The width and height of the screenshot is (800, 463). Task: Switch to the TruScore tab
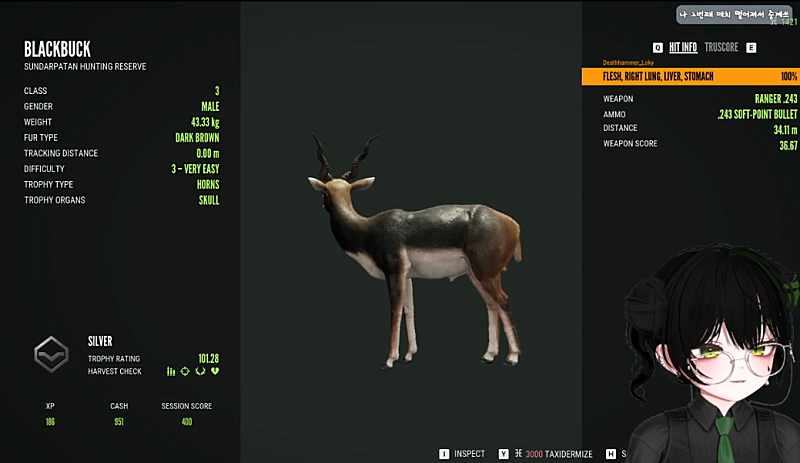click(x=721, y=47)
